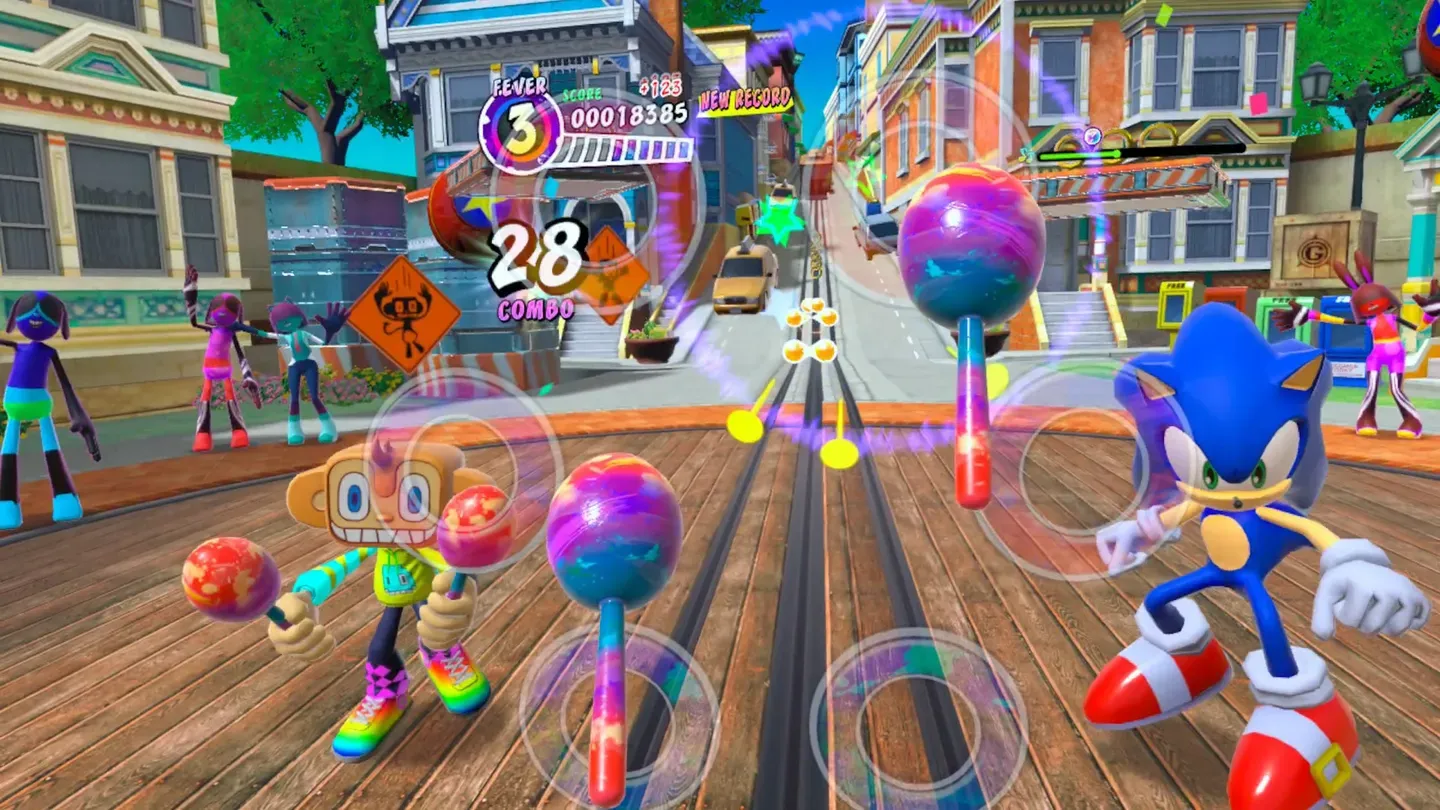Image resolution: width=1440 pixels, height=810 pixels.
Task: Click the SCORE label
Action: point(581,95)
